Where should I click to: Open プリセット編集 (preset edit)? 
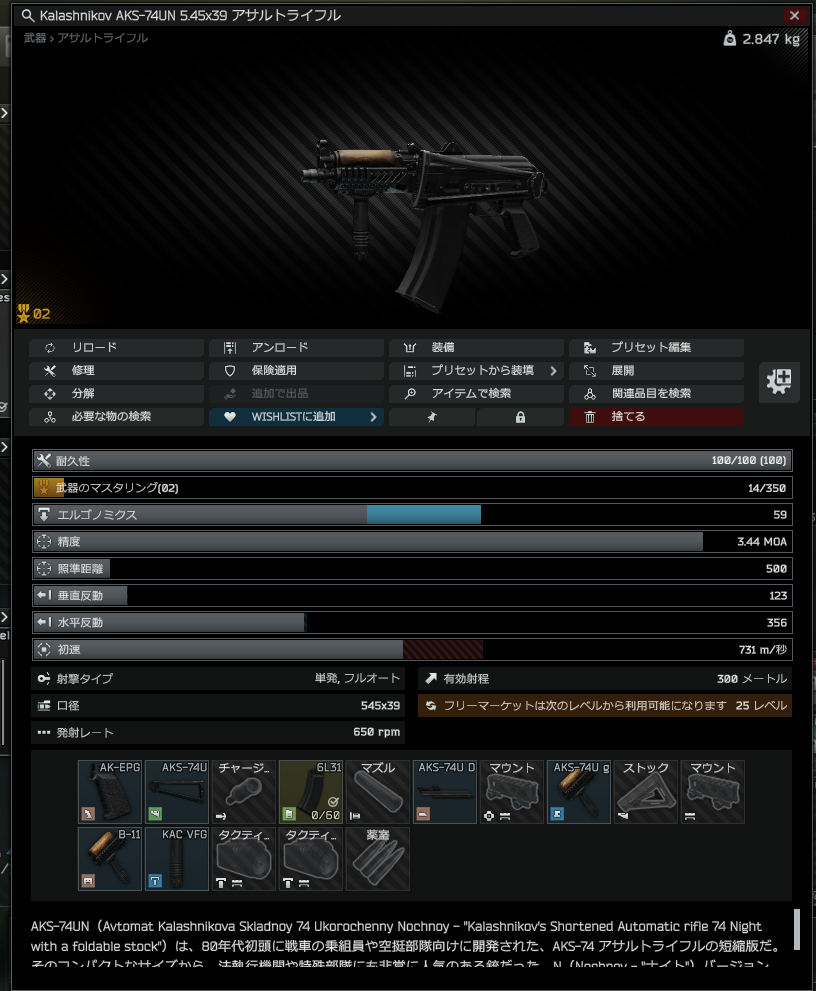656,348
